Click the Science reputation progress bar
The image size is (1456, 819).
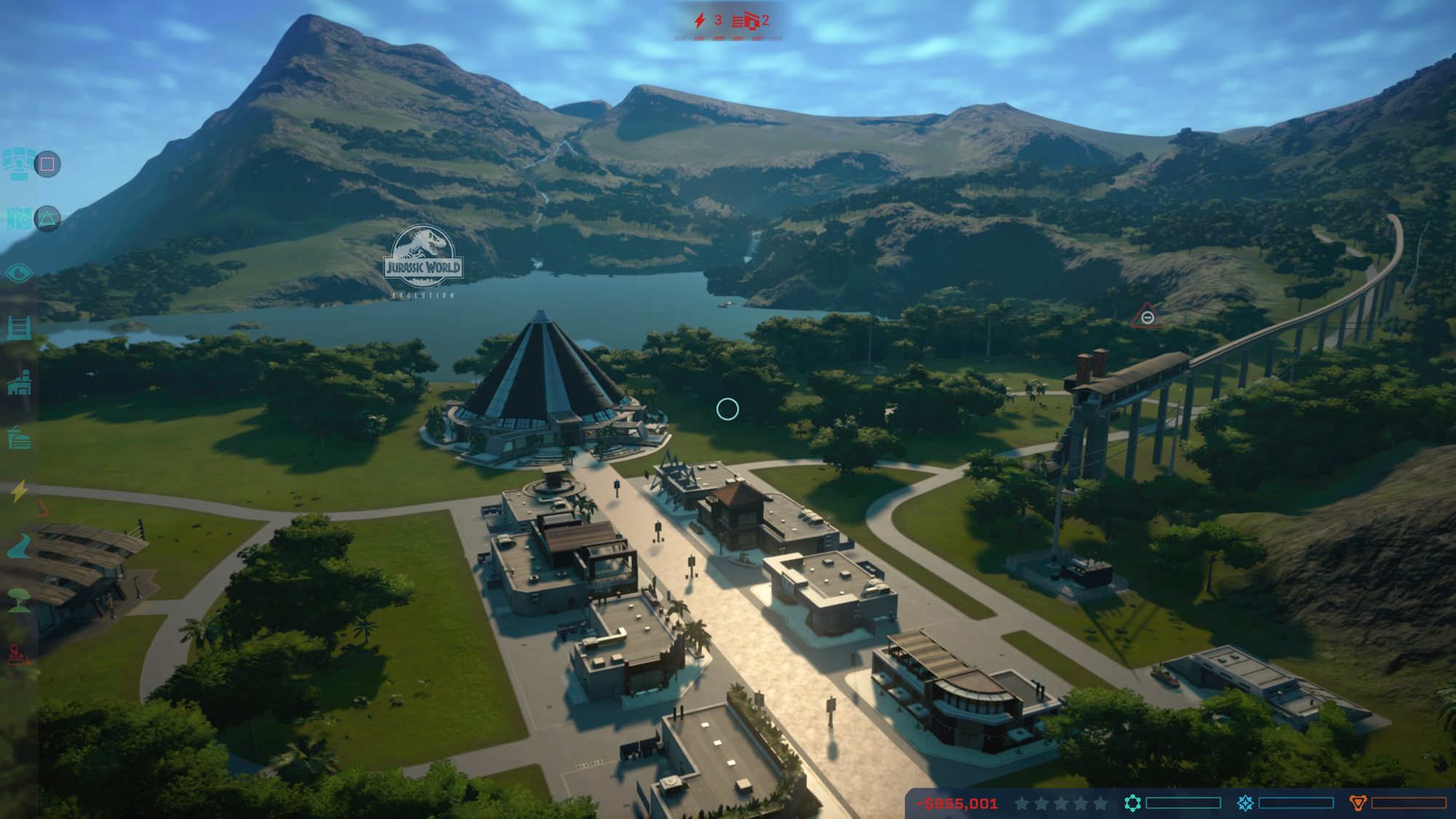(x=1183, y=803)
